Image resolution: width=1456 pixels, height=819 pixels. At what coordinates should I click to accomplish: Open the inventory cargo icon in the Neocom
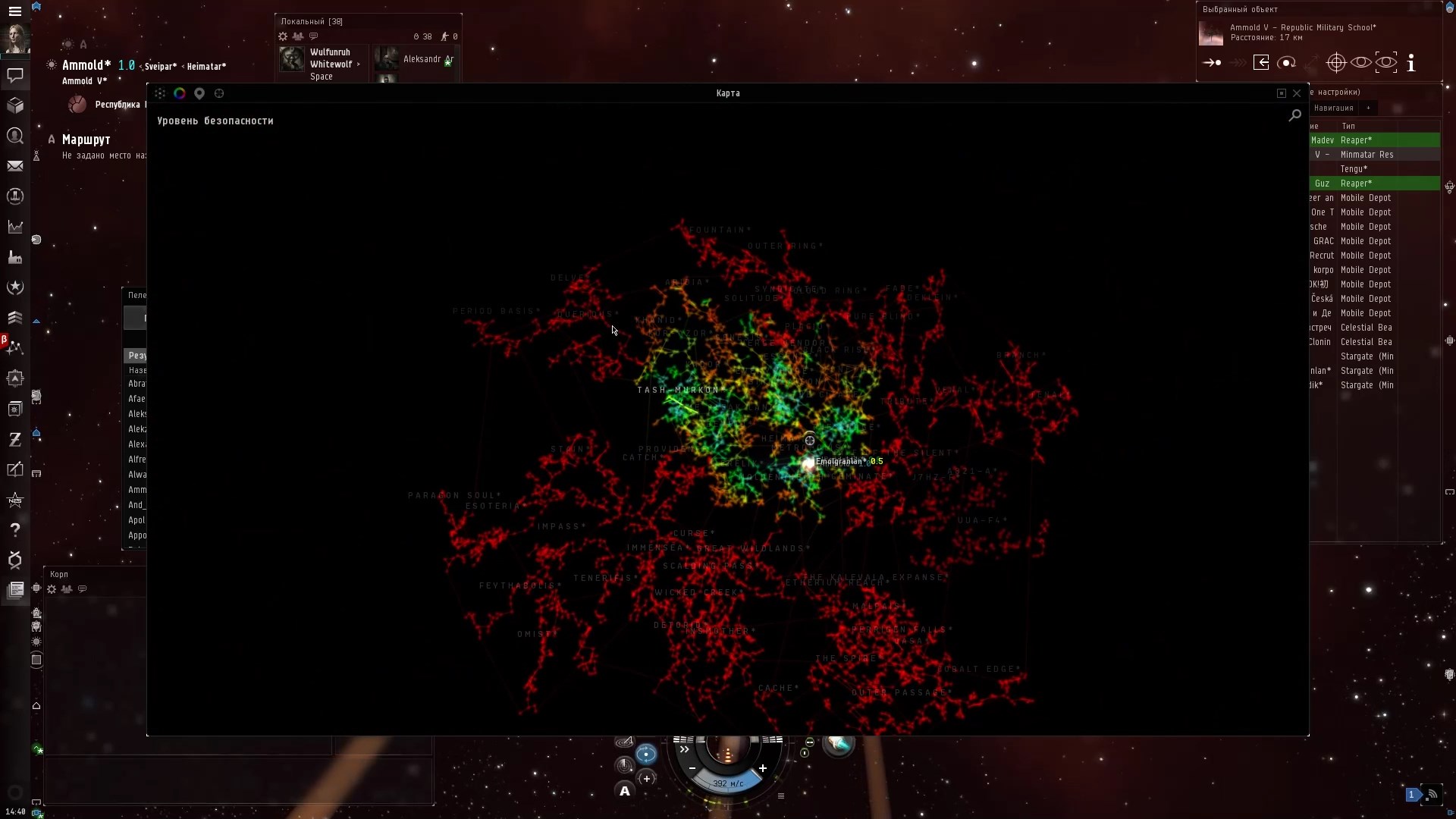pyautogui.click(x=15, y=105)
